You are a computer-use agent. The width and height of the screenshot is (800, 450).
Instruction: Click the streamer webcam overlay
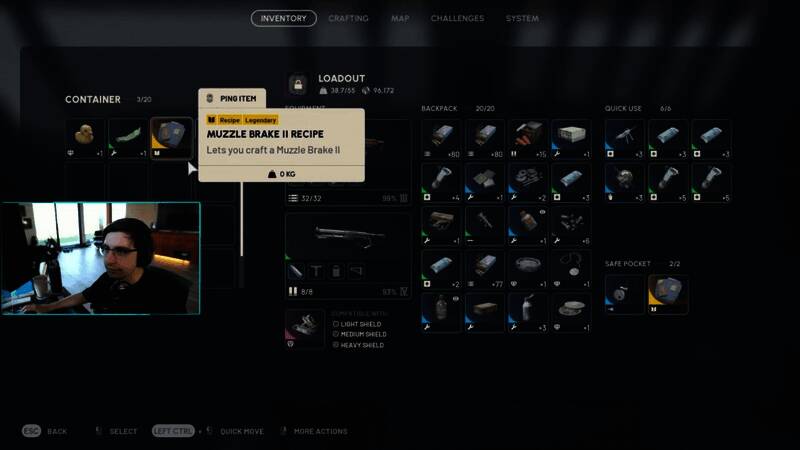click(x=100, y=257)
